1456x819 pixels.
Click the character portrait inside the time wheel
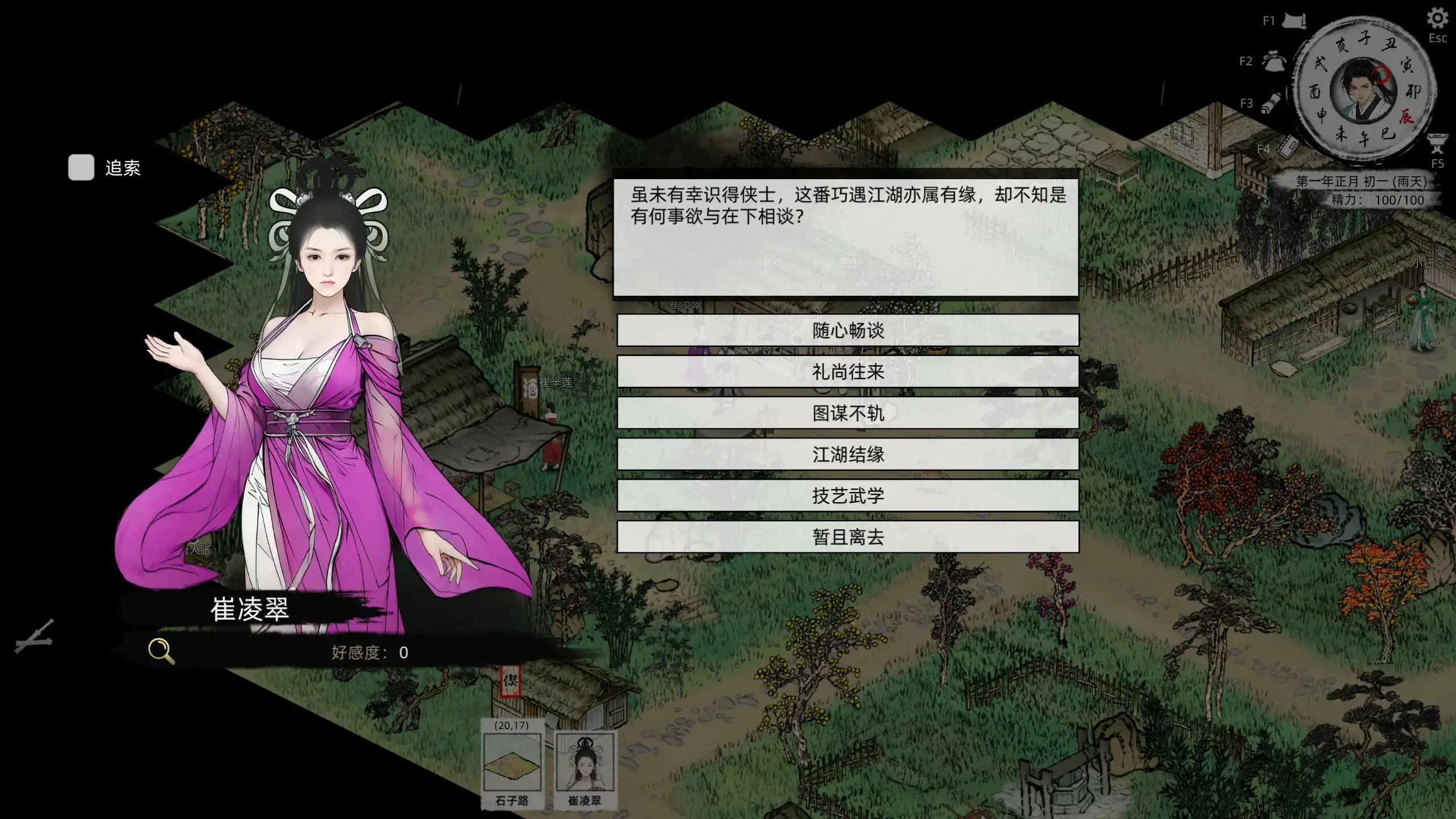click(x=1365, y=91)
